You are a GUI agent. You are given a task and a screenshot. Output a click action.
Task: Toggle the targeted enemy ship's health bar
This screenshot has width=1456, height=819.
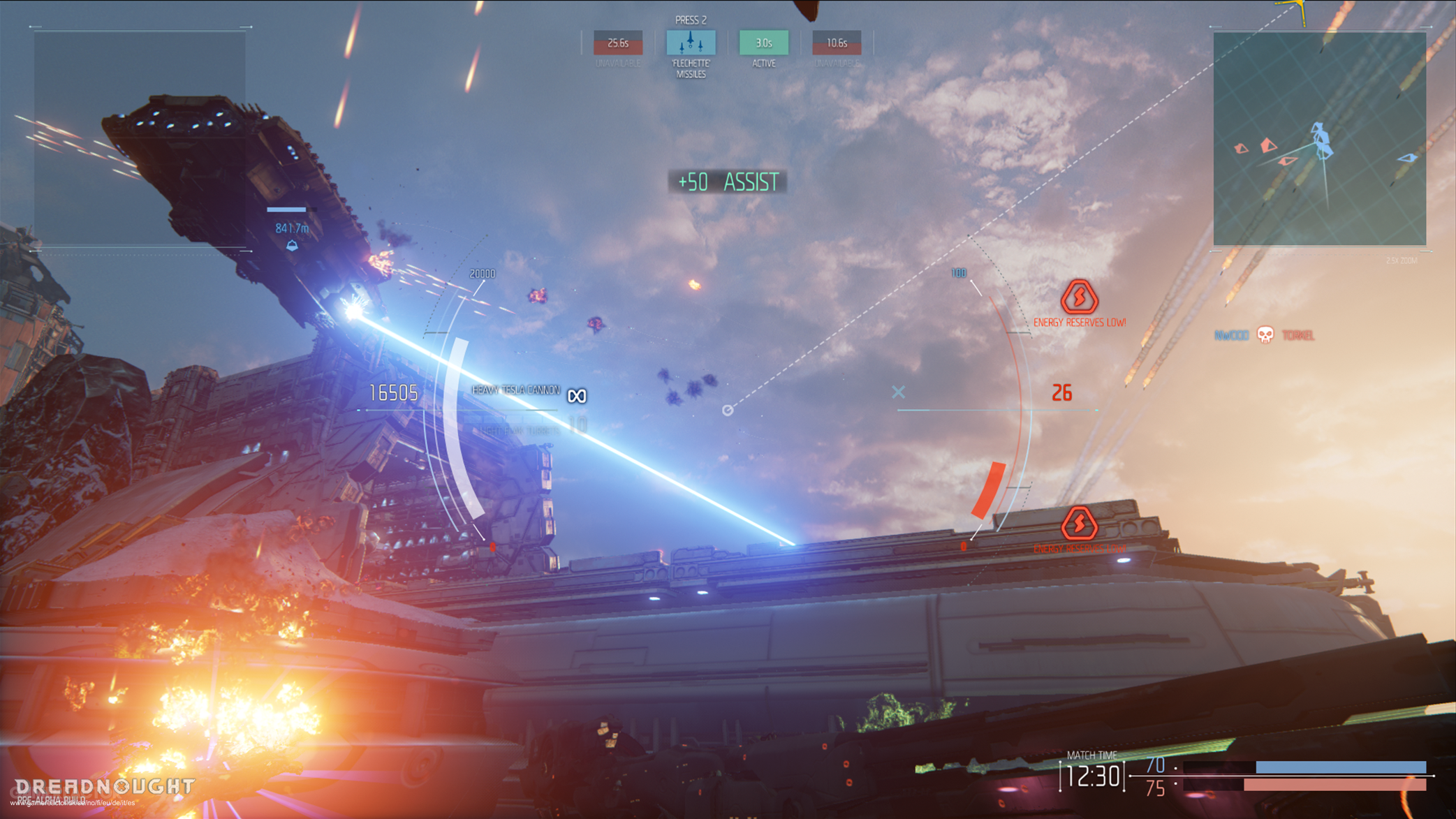pos(286,209)
